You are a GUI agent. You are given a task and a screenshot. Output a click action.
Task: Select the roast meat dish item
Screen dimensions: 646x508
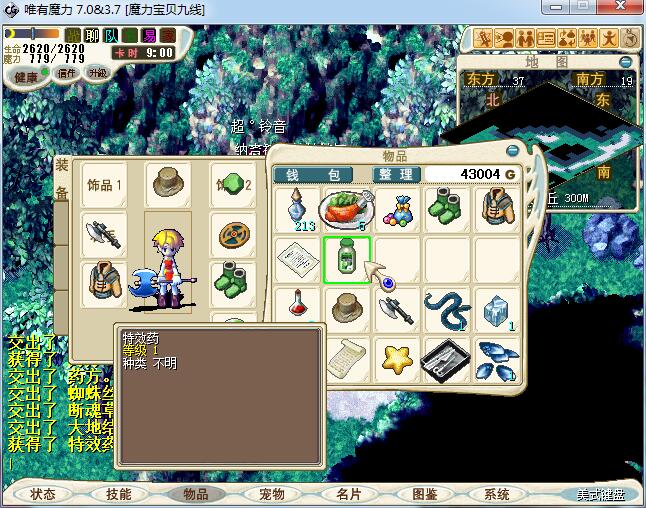347,208
